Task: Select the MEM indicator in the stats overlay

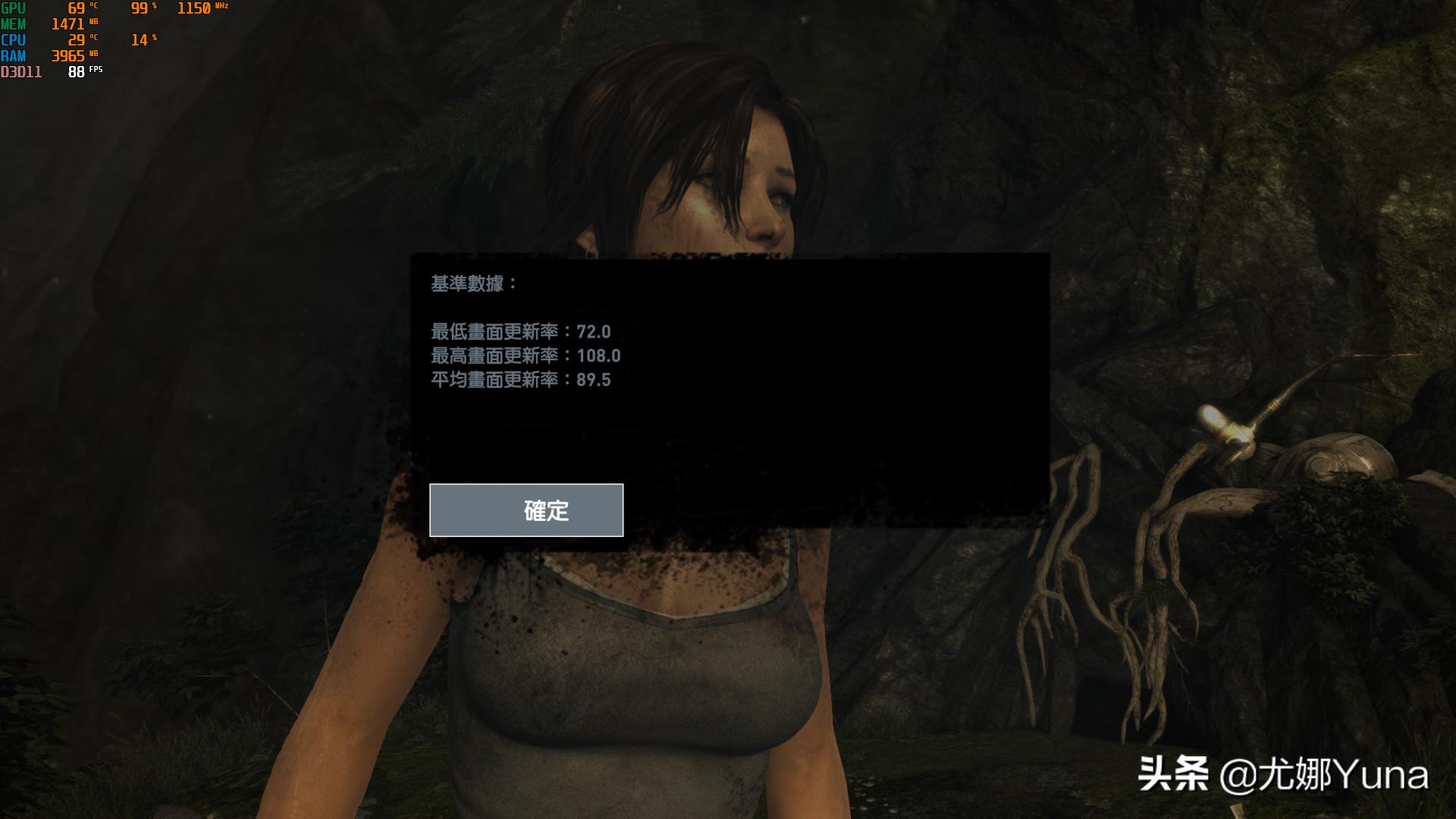Action: coord(15,25)
